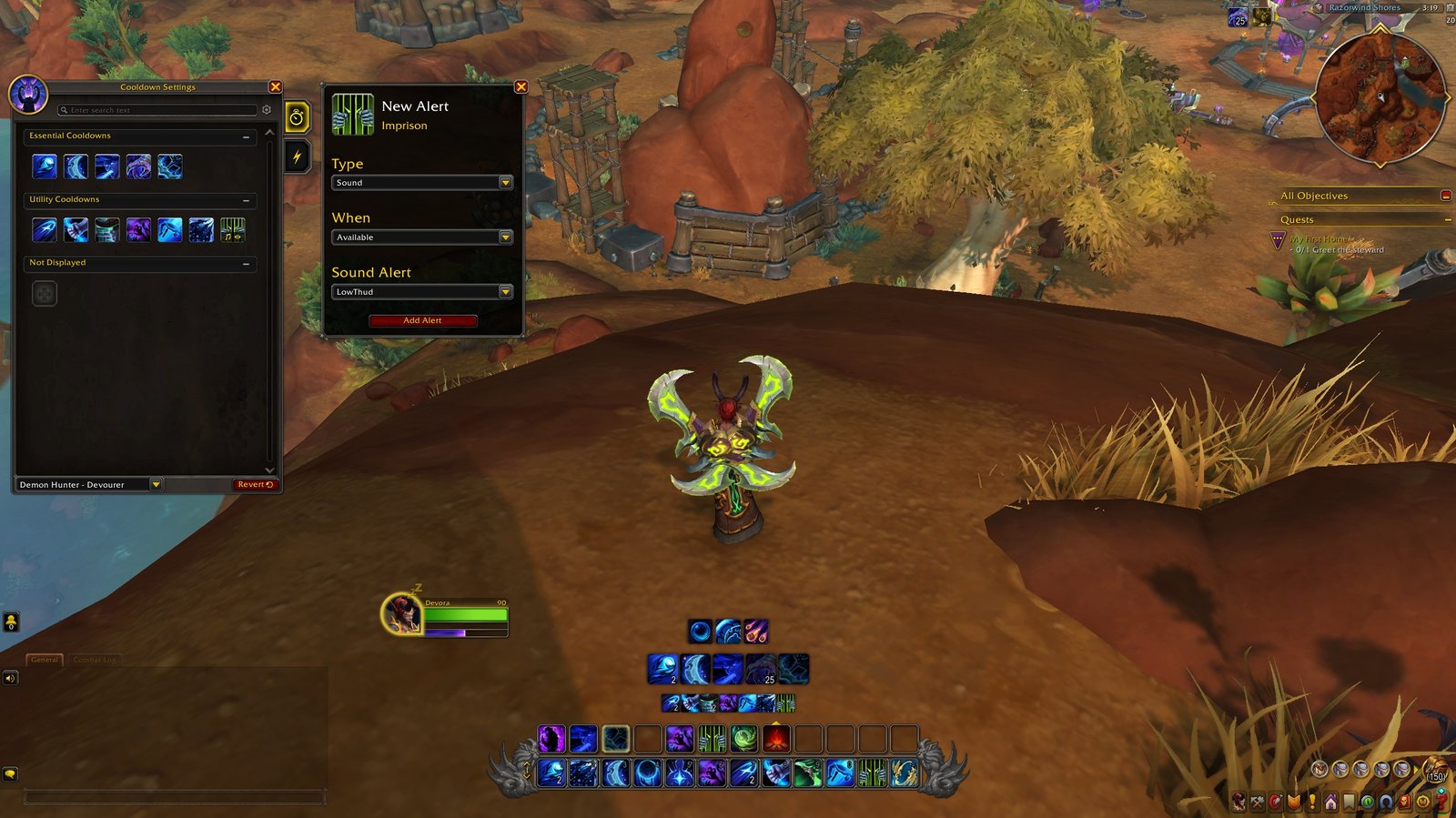Switch to the lightning bolt tab
Screen dimensions: 1456x818
pyautogui.click(x=297, y=157)
